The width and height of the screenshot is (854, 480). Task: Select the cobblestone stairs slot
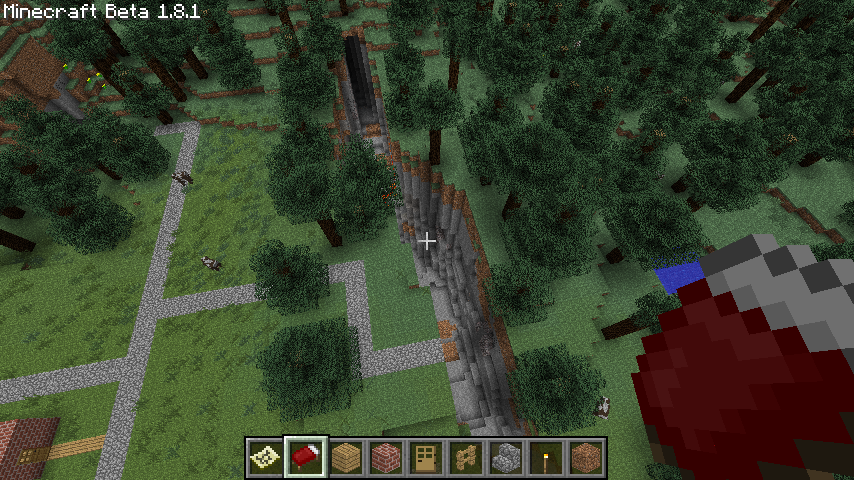506,457
